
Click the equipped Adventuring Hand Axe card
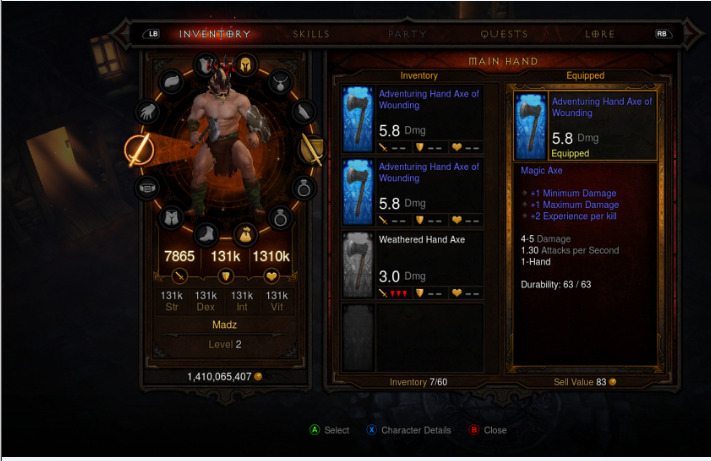click(x=585, y=126)
